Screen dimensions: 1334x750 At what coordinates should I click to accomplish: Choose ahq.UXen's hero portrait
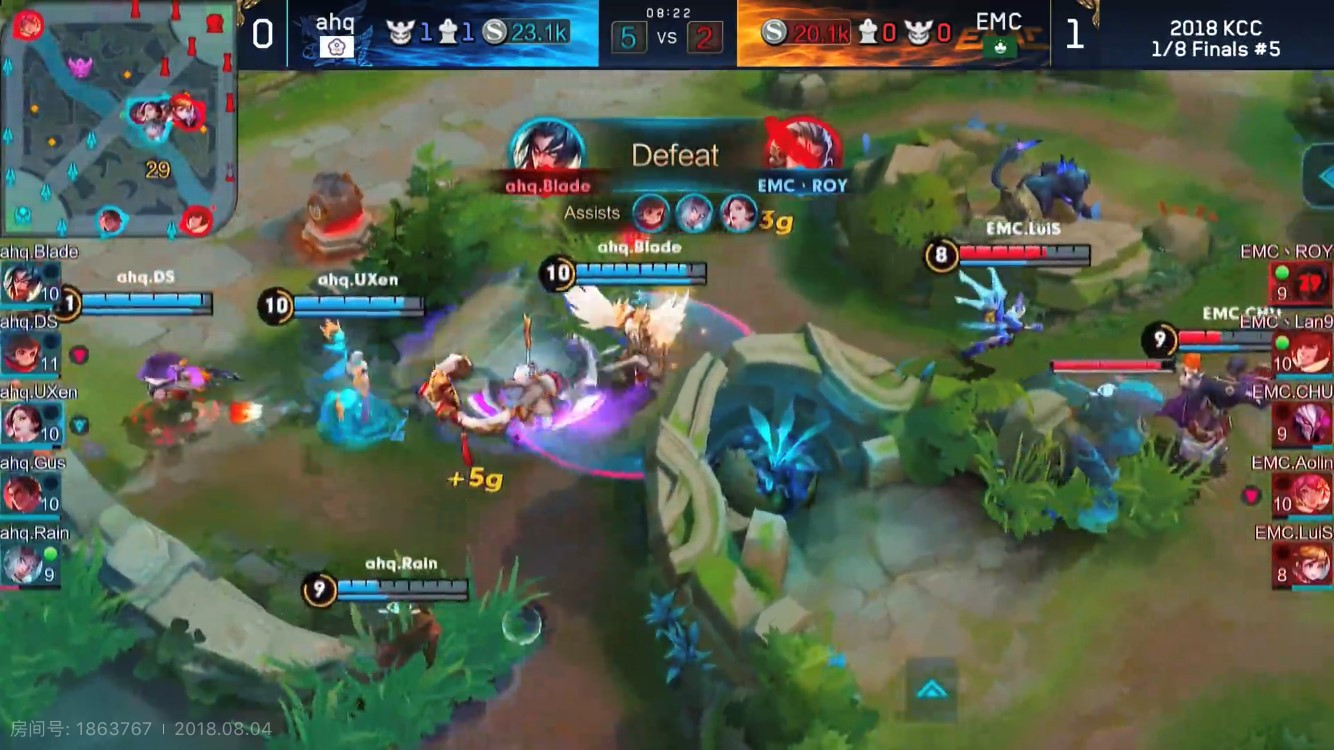[22, 424]
